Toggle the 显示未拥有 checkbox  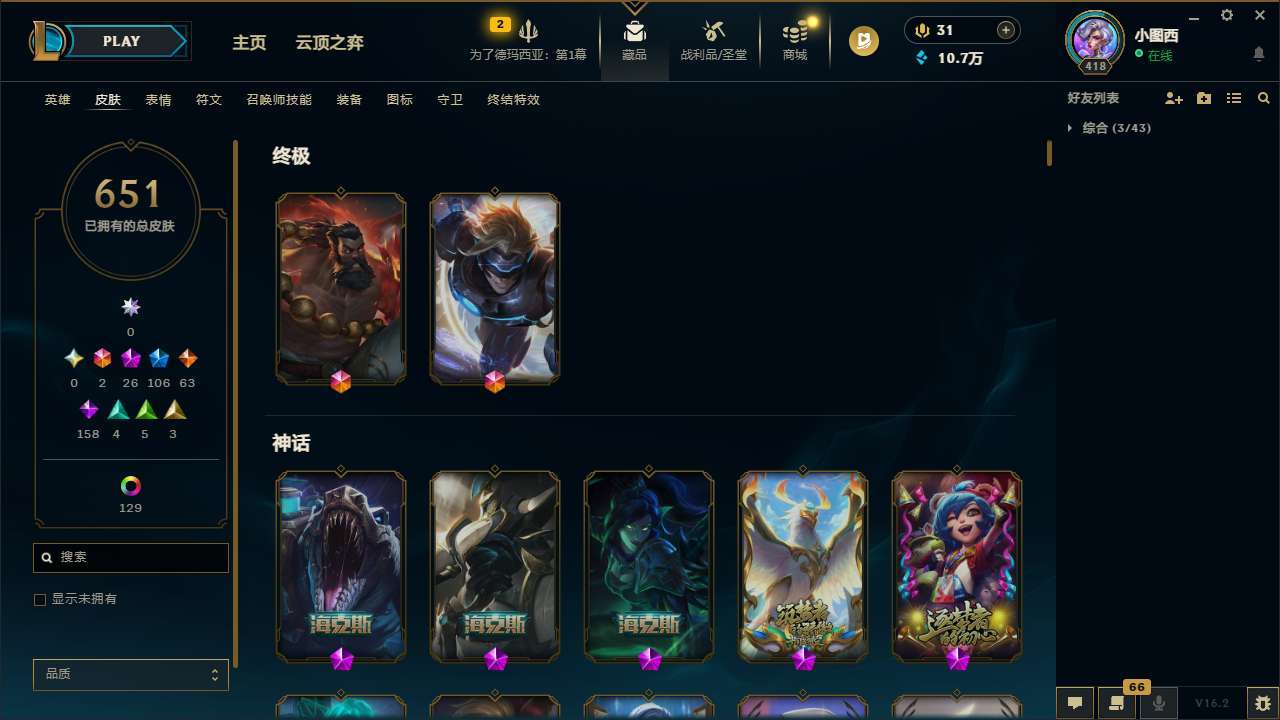coord(40,599)
